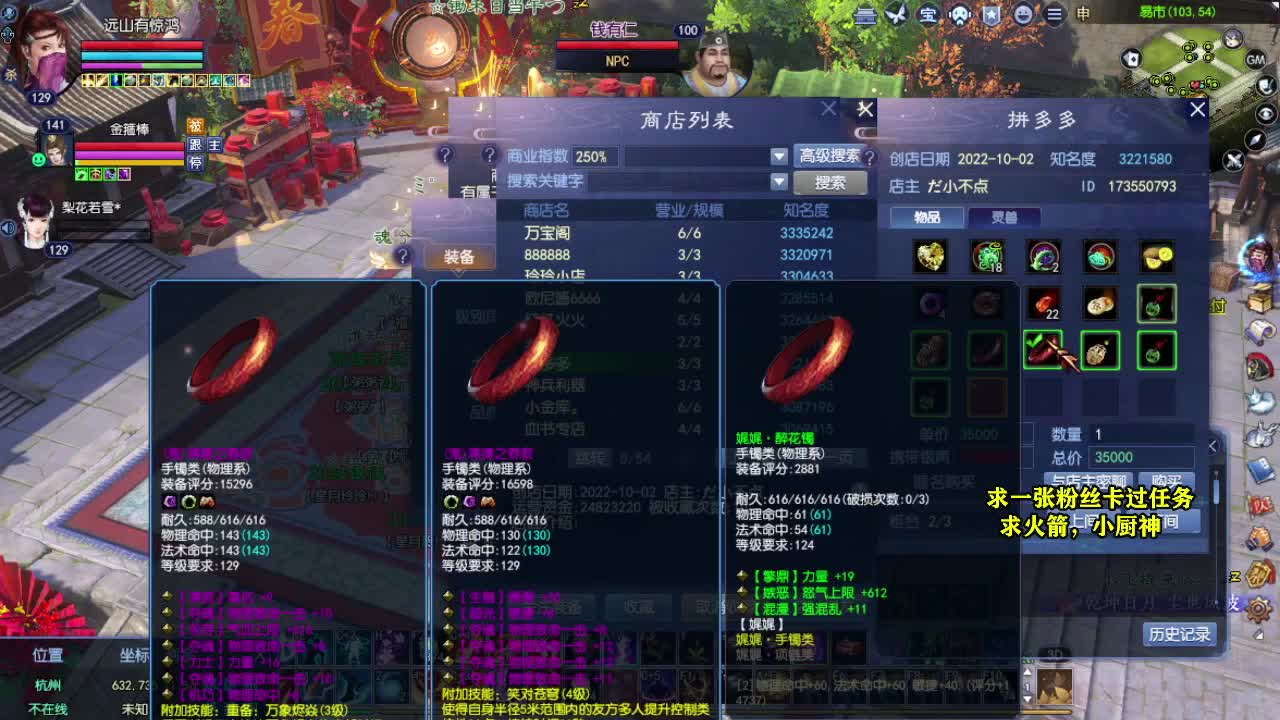Click the GM icon beside the minimap
This screenshot has width=1280, height=720.
pos(1258,60)
